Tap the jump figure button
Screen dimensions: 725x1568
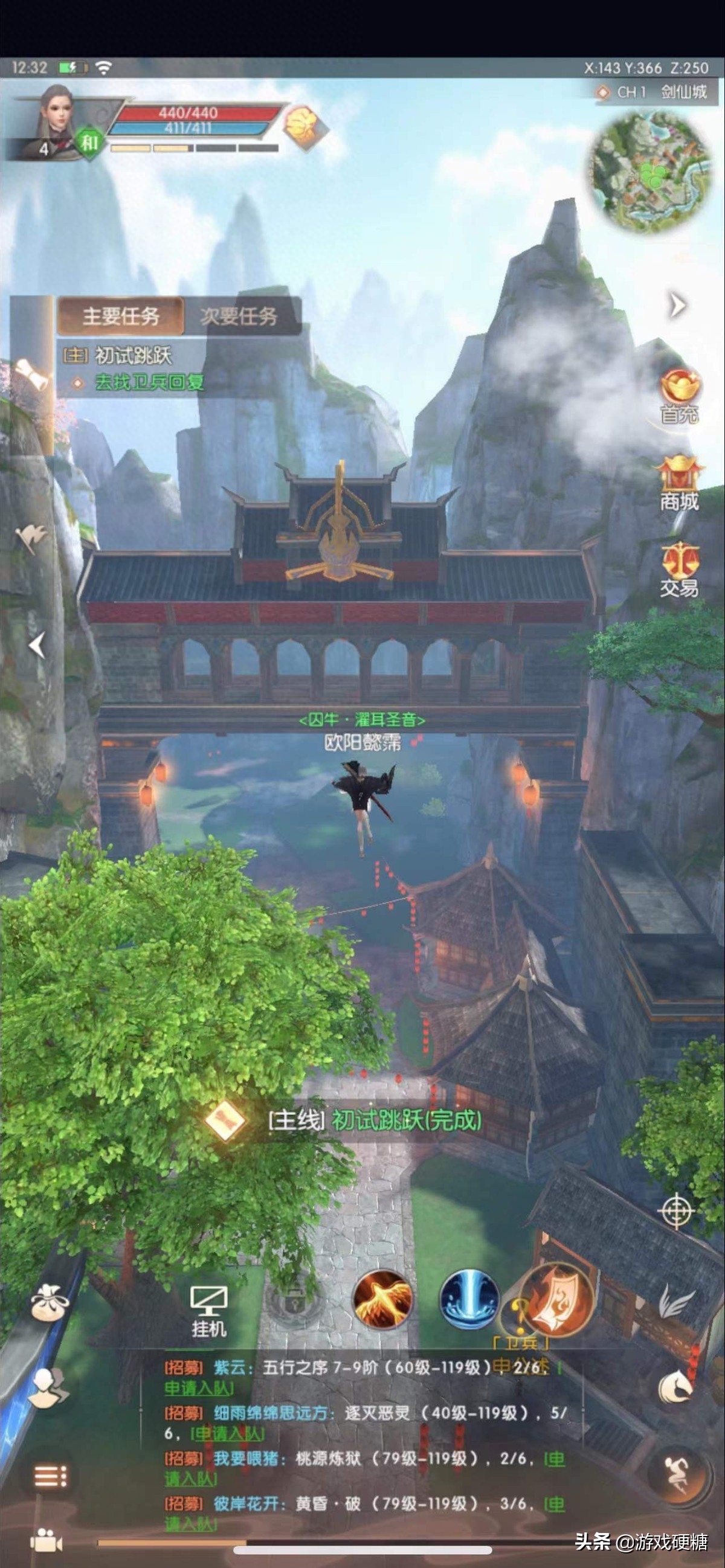[680, 1474]
